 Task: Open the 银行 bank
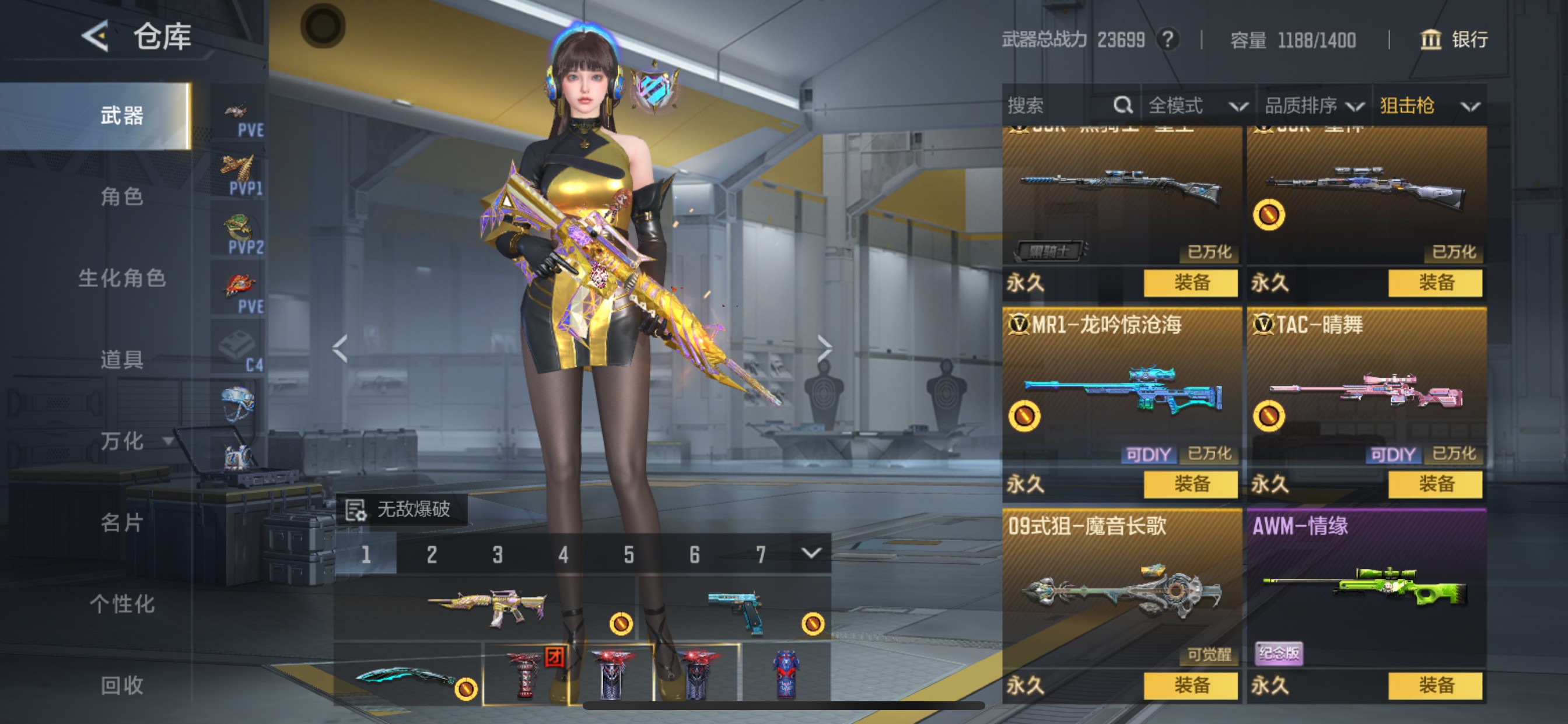pos(1454,40)
